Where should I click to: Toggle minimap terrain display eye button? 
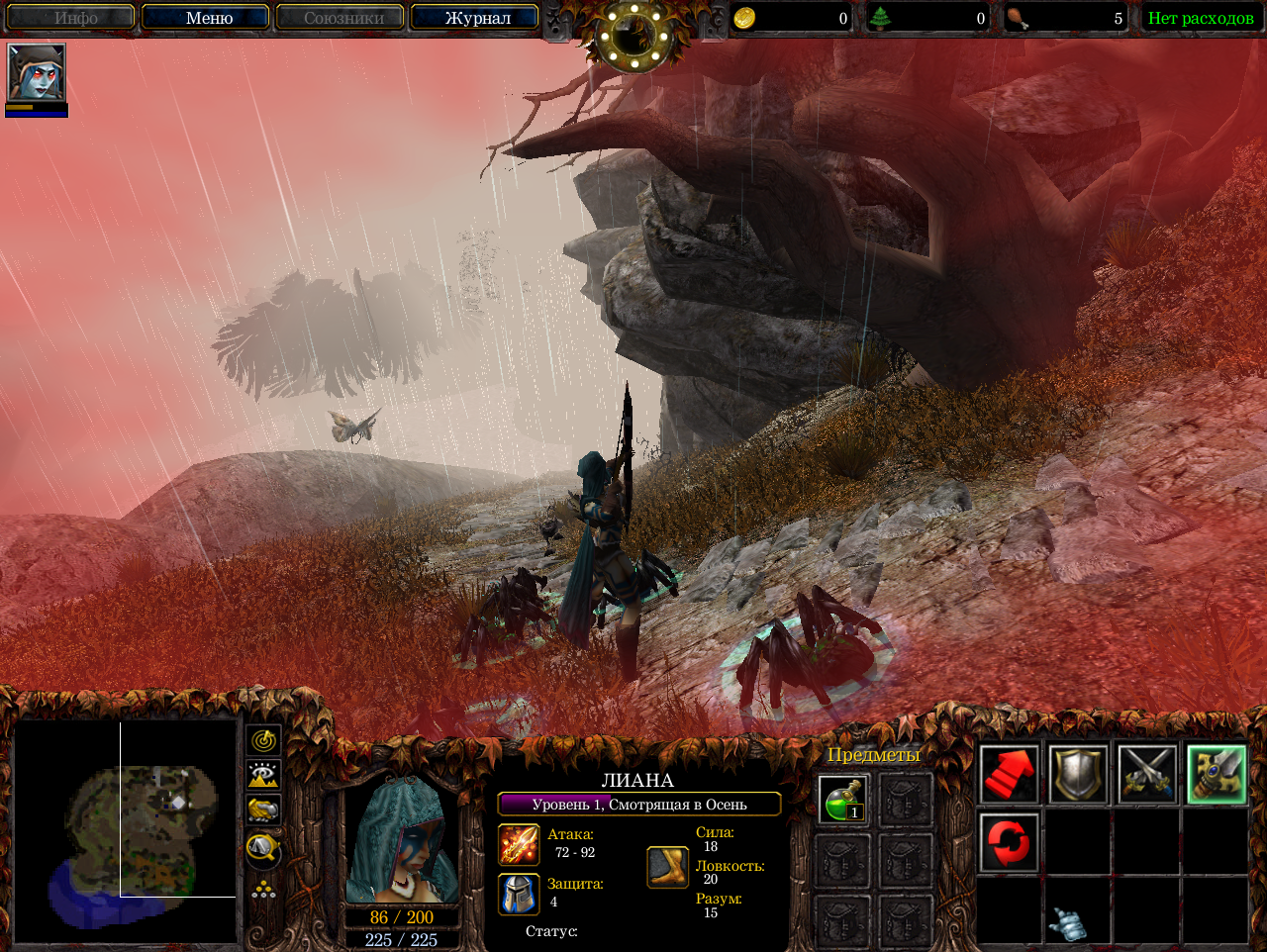tap(263, 775)
